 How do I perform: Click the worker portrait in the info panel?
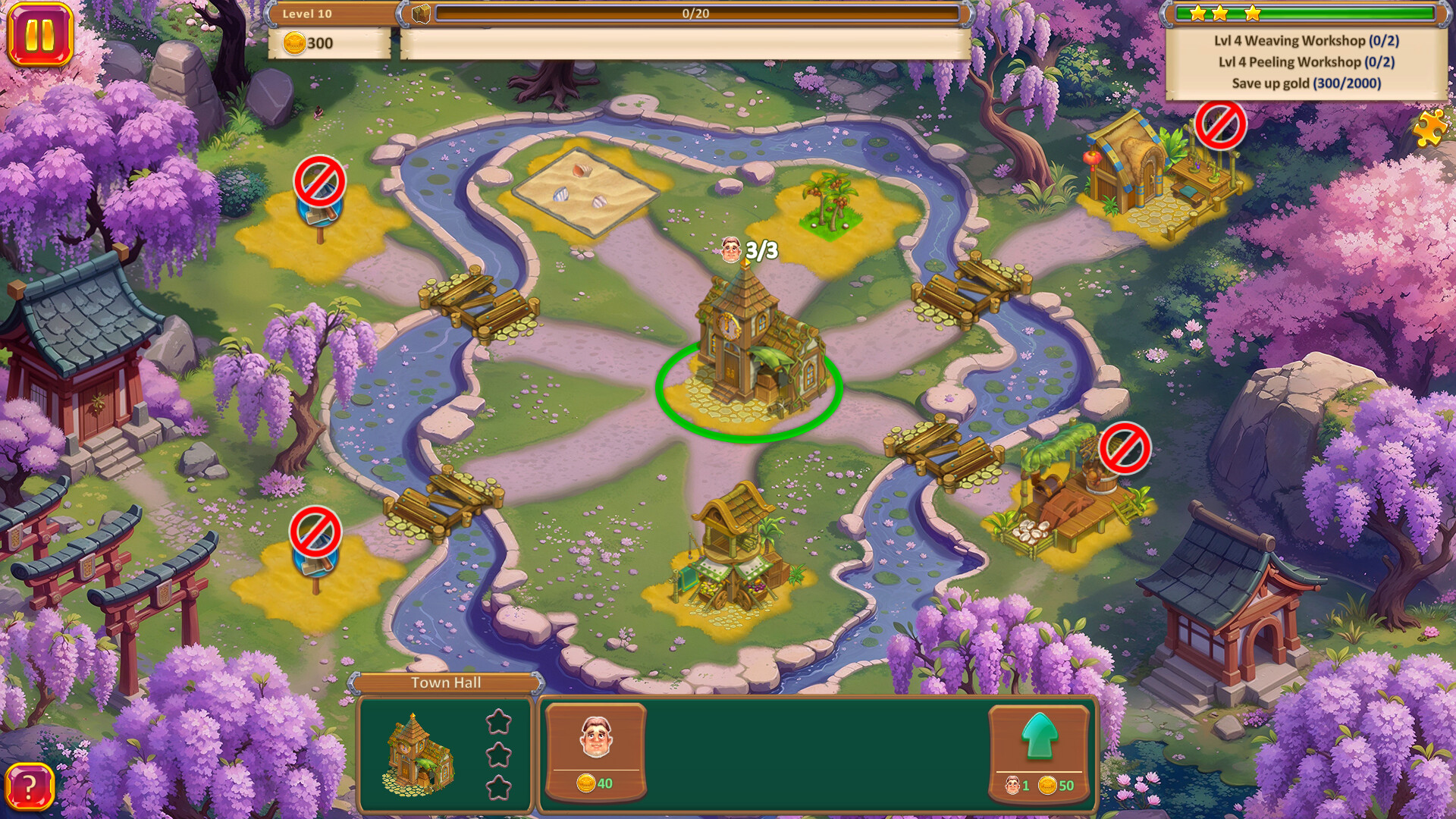pos(596,738)
